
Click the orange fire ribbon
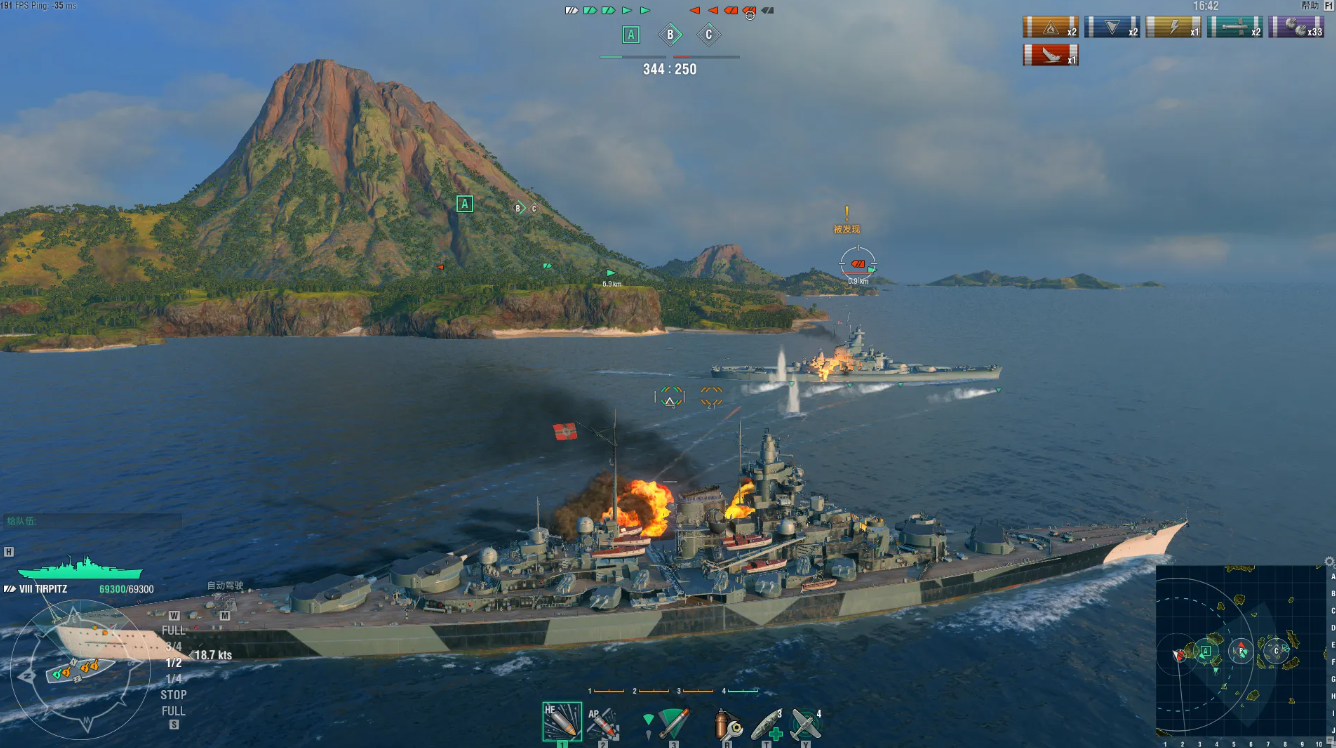point(1050,27)
